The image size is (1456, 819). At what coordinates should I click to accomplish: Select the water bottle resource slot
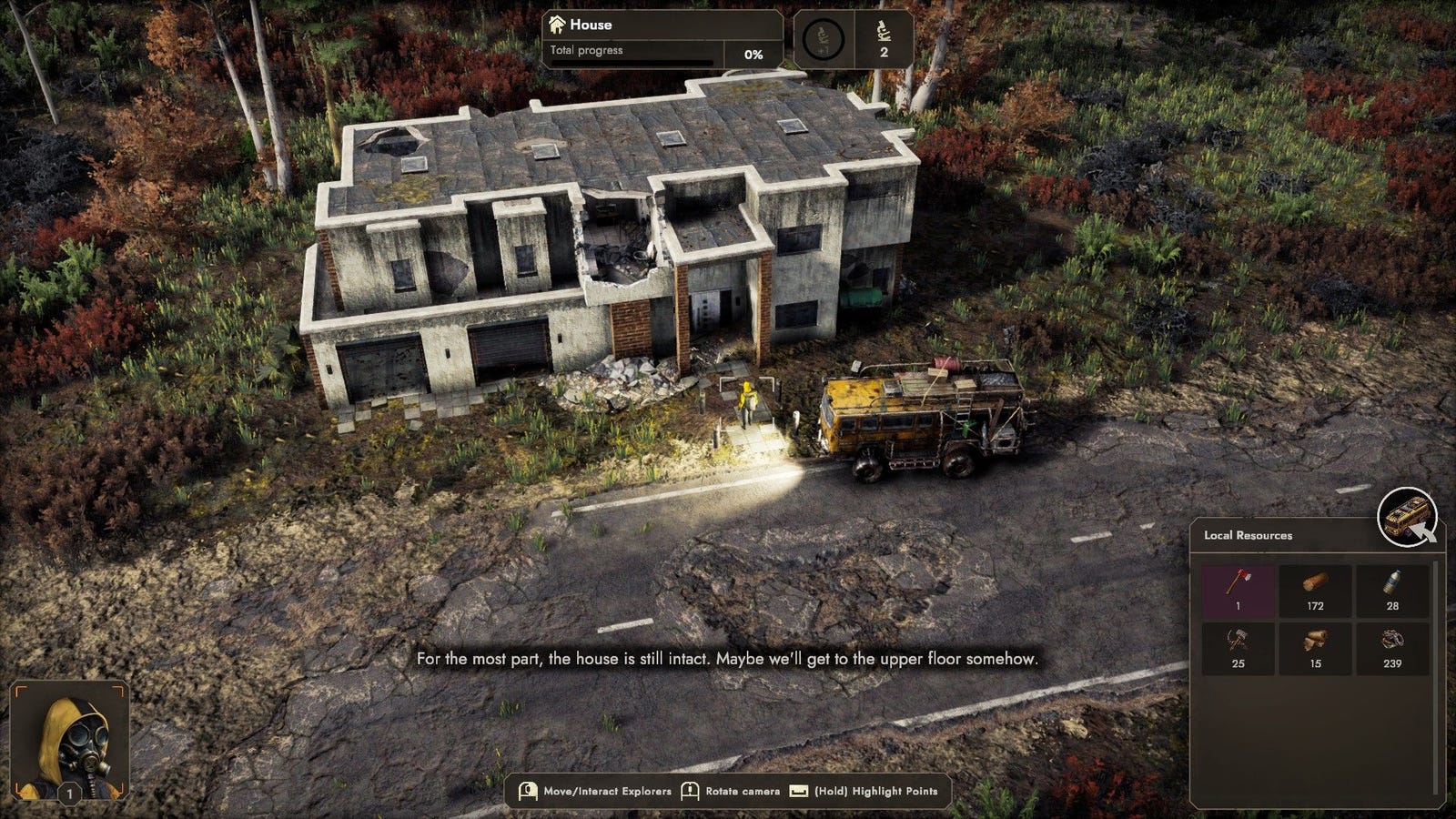click(1392, 590)
